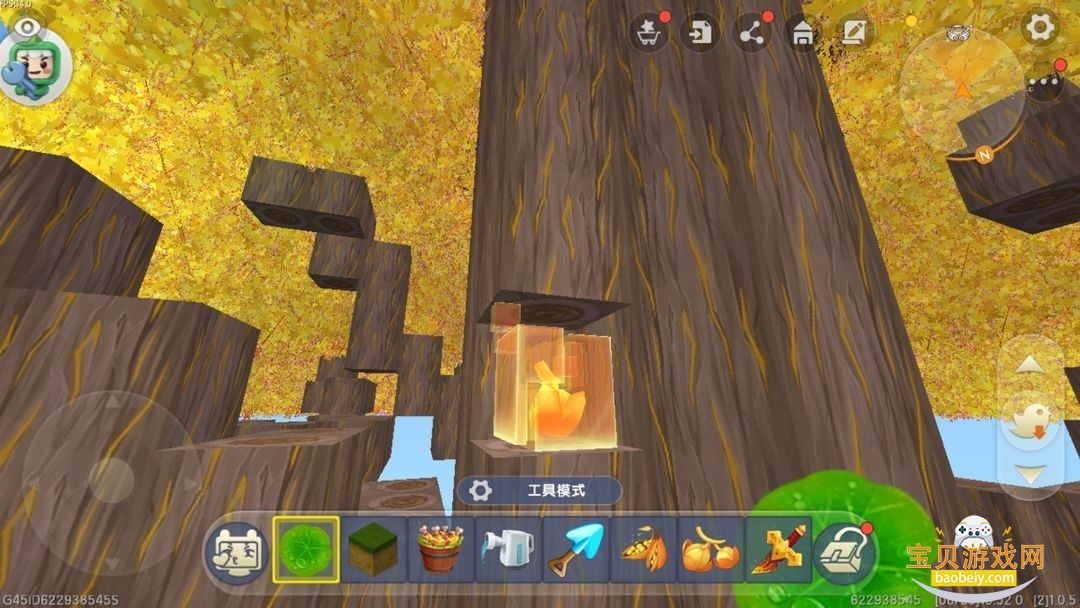
Task: Open the star shopping cart shop
Action: click(x=648, y=33)
